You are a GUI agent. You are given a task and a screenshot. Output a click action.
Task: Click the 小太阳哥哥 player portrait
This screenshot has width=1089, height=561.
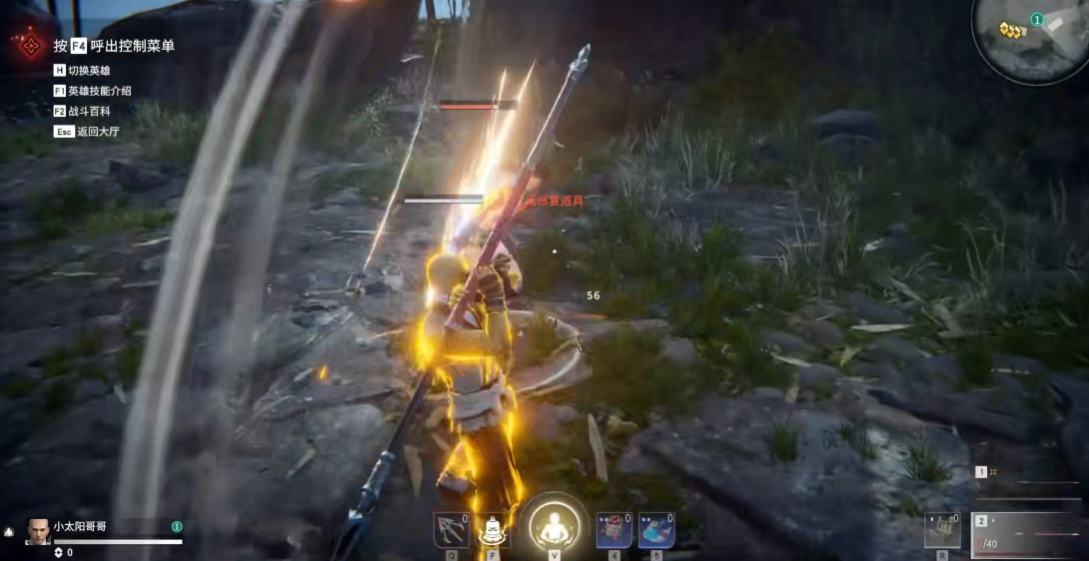tap(38, 530)
